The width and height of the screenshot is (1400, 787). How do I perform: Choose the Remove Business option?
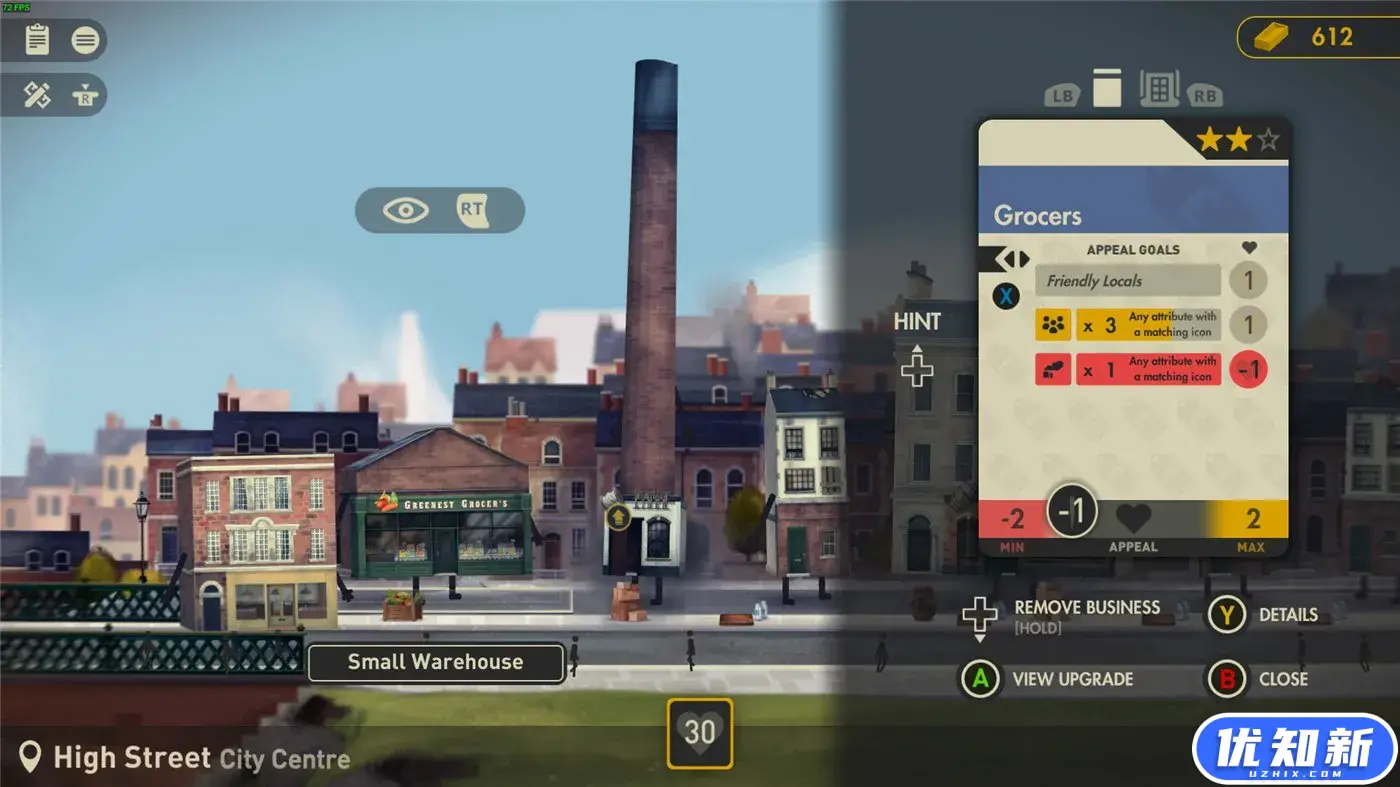point(1086,607)
